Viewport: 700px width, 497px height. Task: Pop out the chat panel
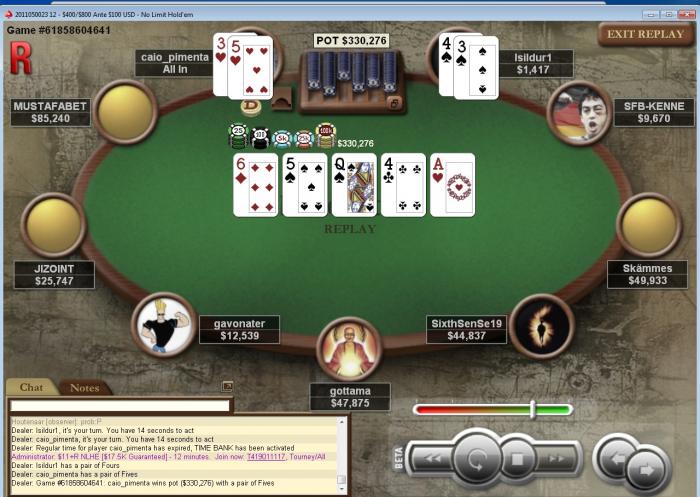(227, 386)
